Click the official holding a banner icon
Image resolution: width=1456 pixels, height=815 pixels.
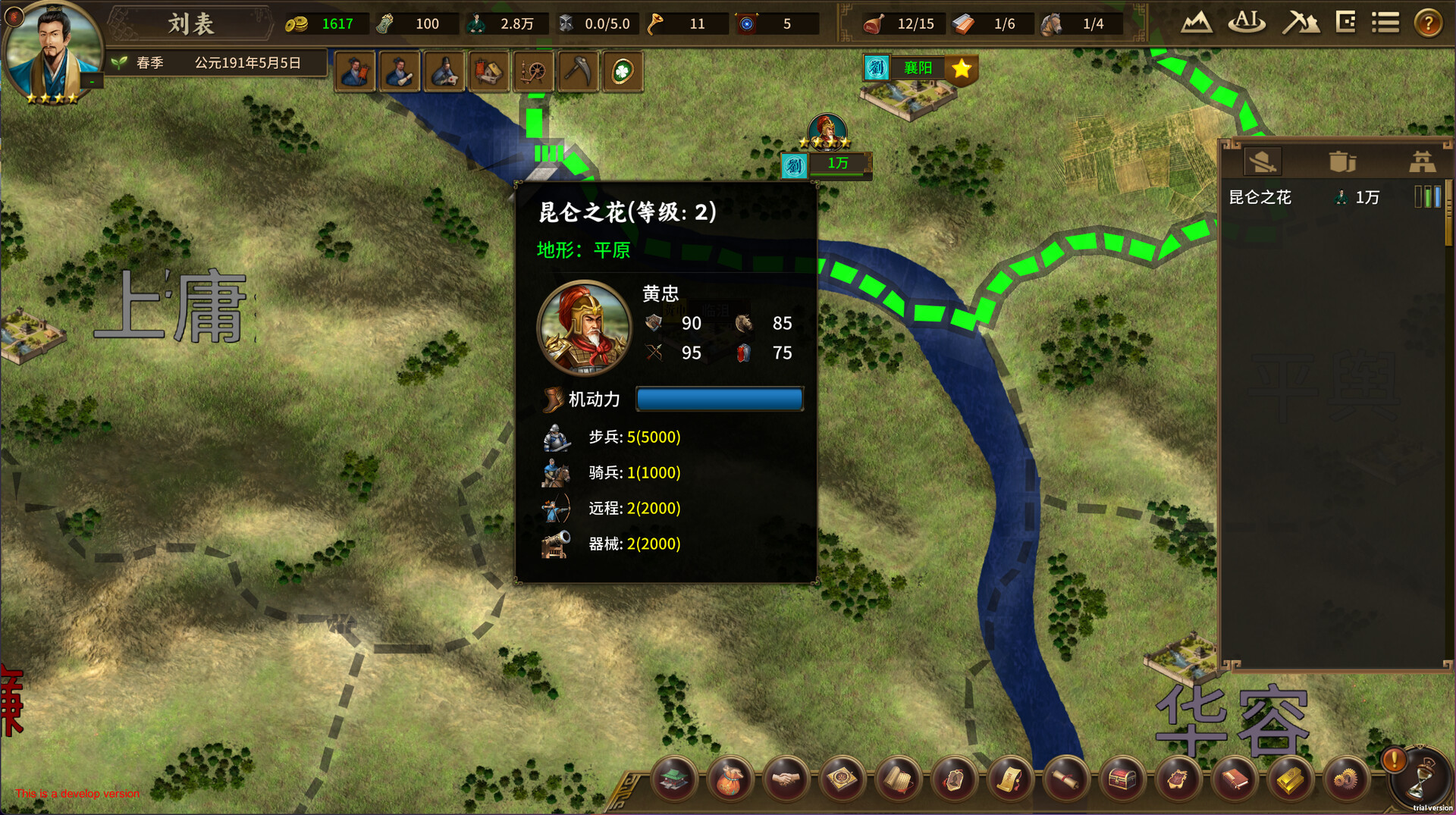(x=355, y=72)
